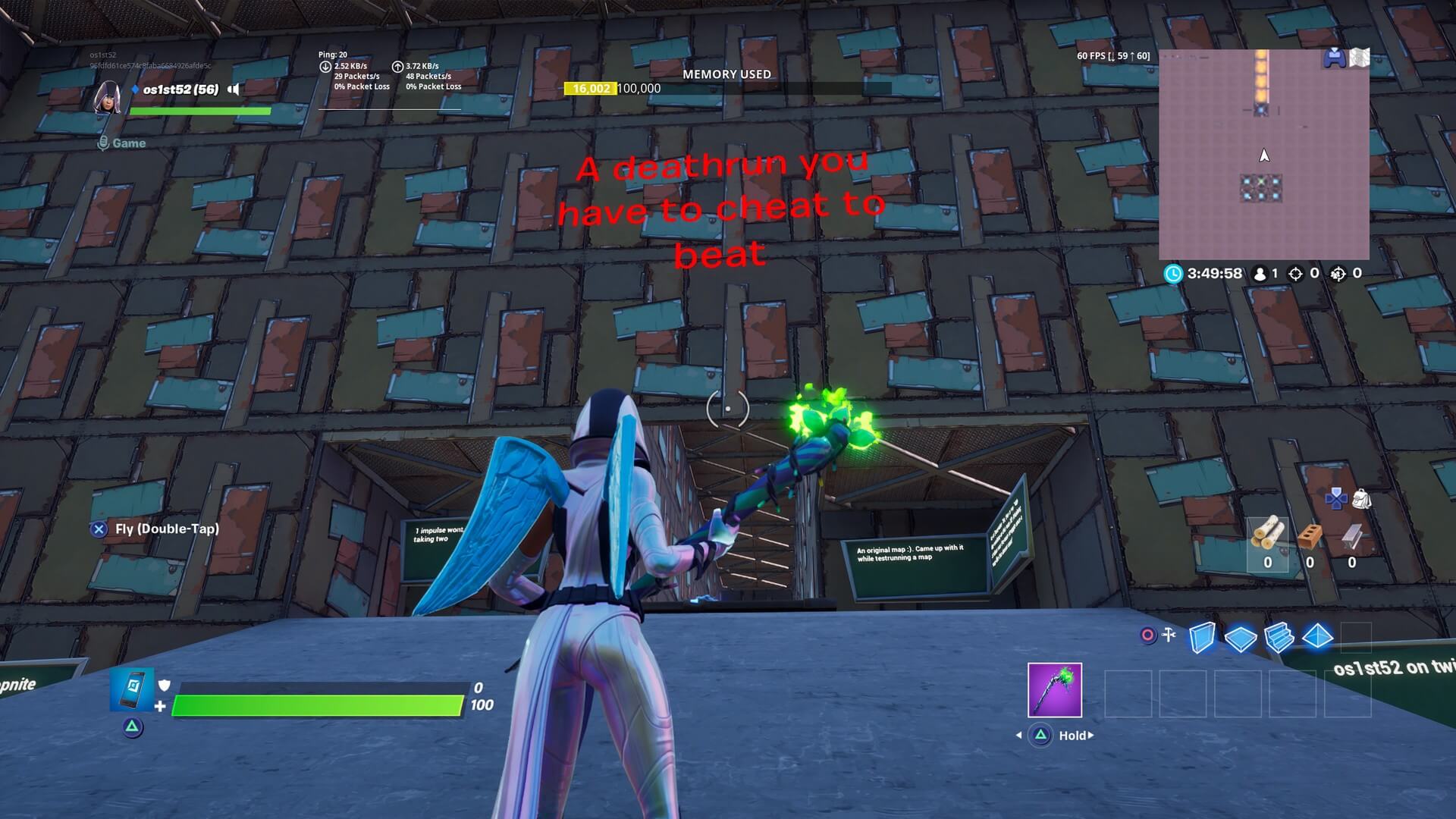The height and width of the screenshot is (819, 1456).
Task: Open the controller settings icon above minimap
Action: click(1334, 56)
